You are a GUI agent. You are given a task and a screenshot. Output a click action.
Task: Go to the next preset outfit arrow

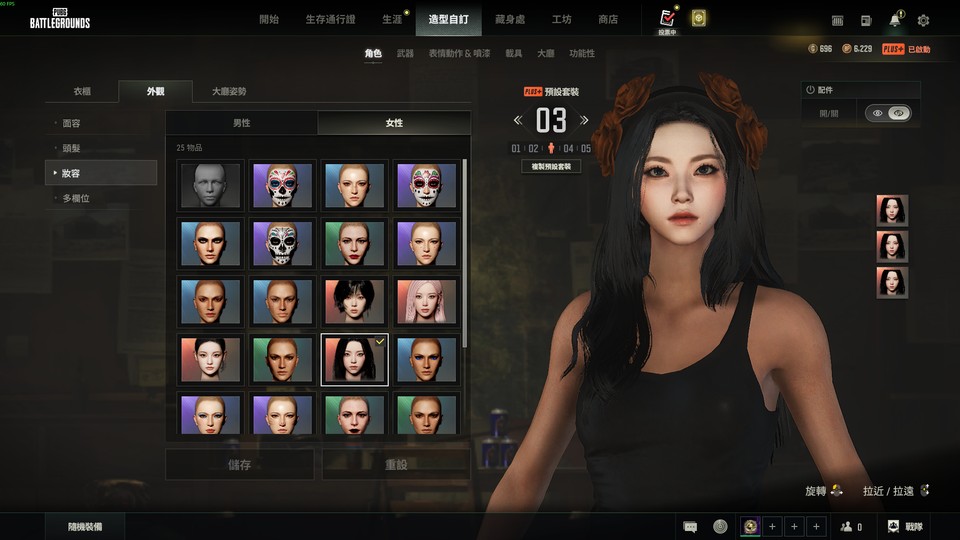585,121
